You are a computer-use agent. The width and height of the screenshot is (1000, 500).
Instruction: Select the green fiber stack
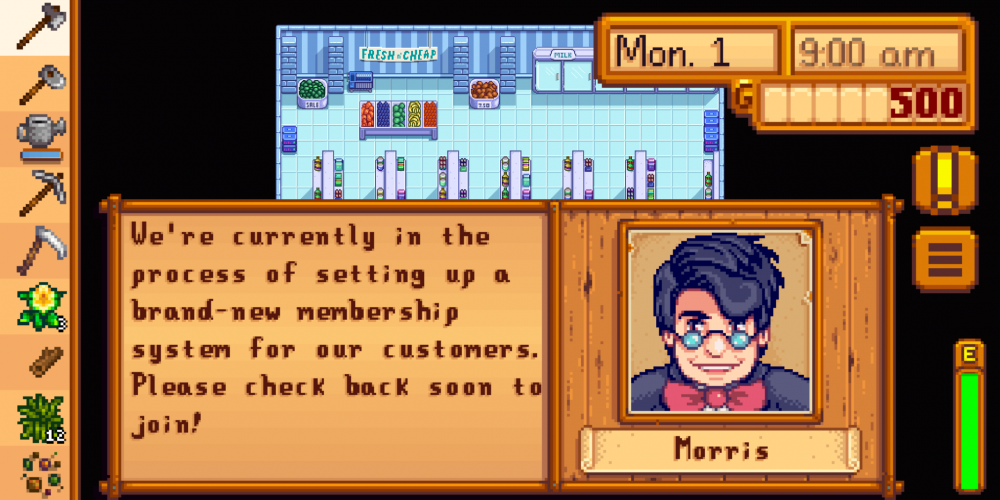[38, 418]
